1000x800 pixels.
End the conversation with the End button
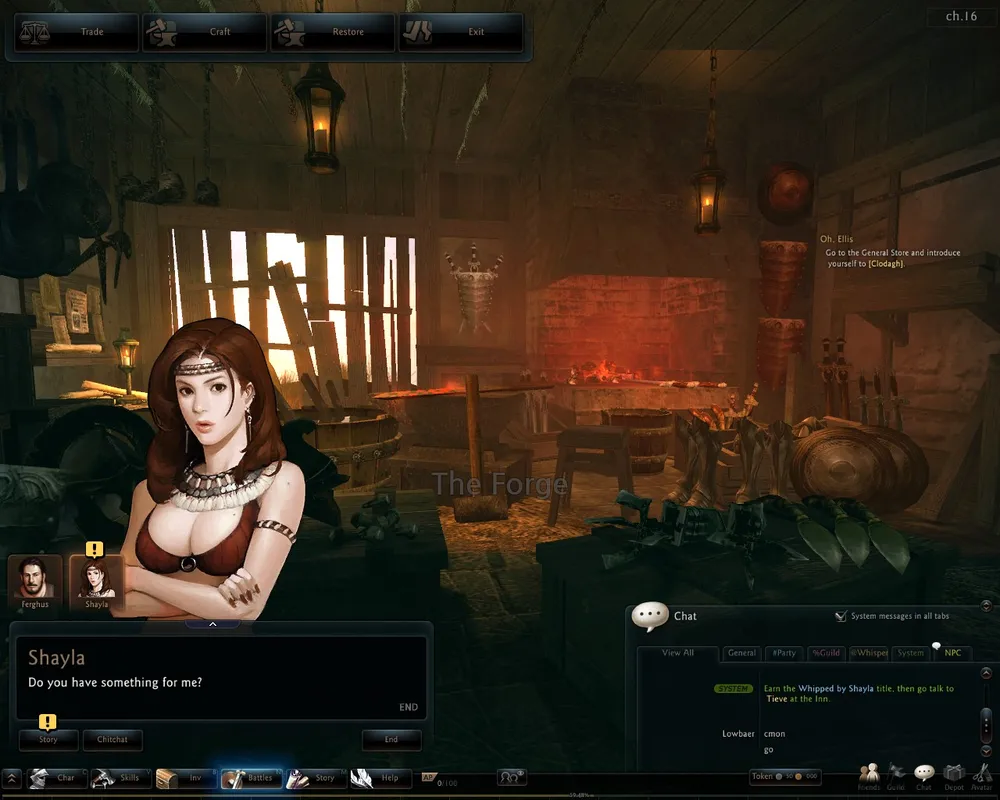(391, 740)
